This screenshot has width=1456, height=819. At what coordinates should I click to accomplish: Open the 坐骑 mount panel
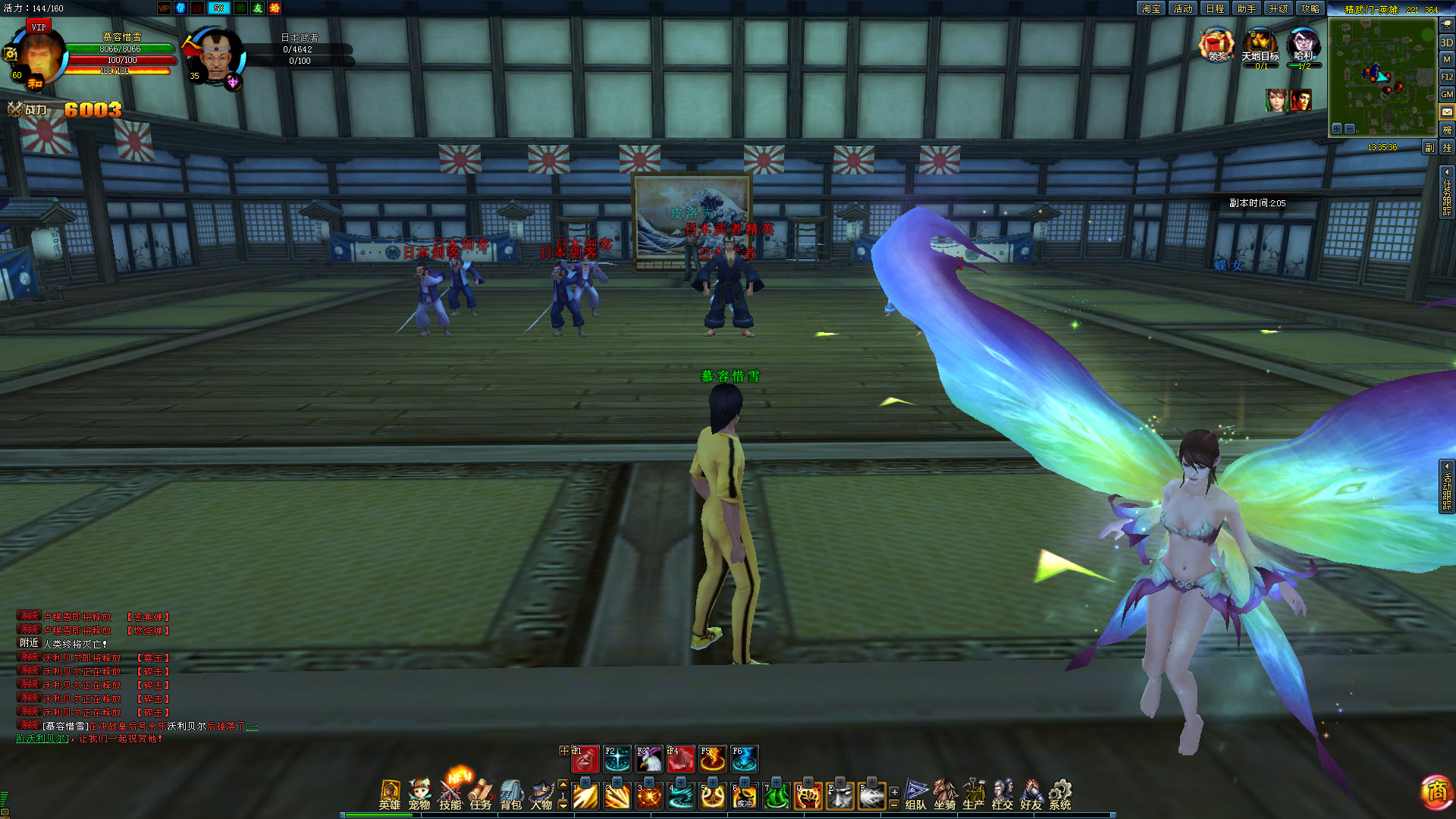[945, 794]
